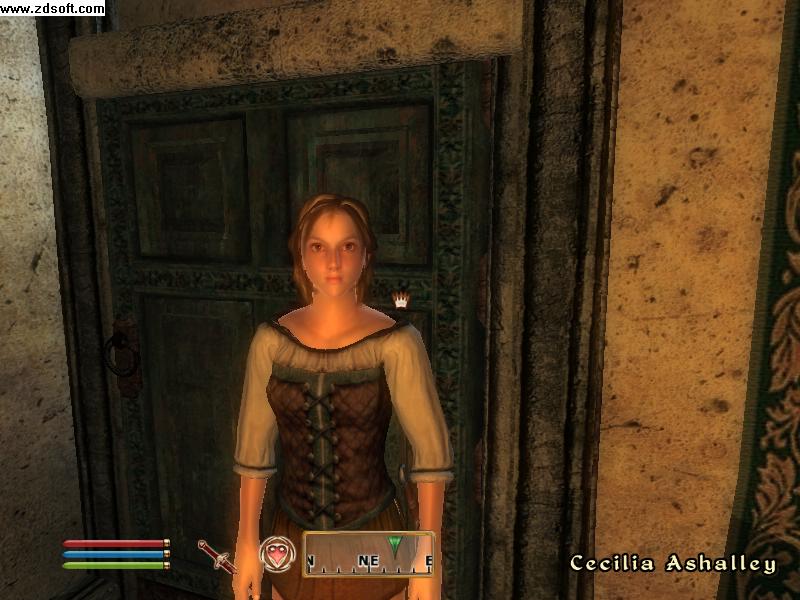Screen dimensions: 800x600
Task: Open the www.zdsoft.com watermark link
Action: [52, 9]
